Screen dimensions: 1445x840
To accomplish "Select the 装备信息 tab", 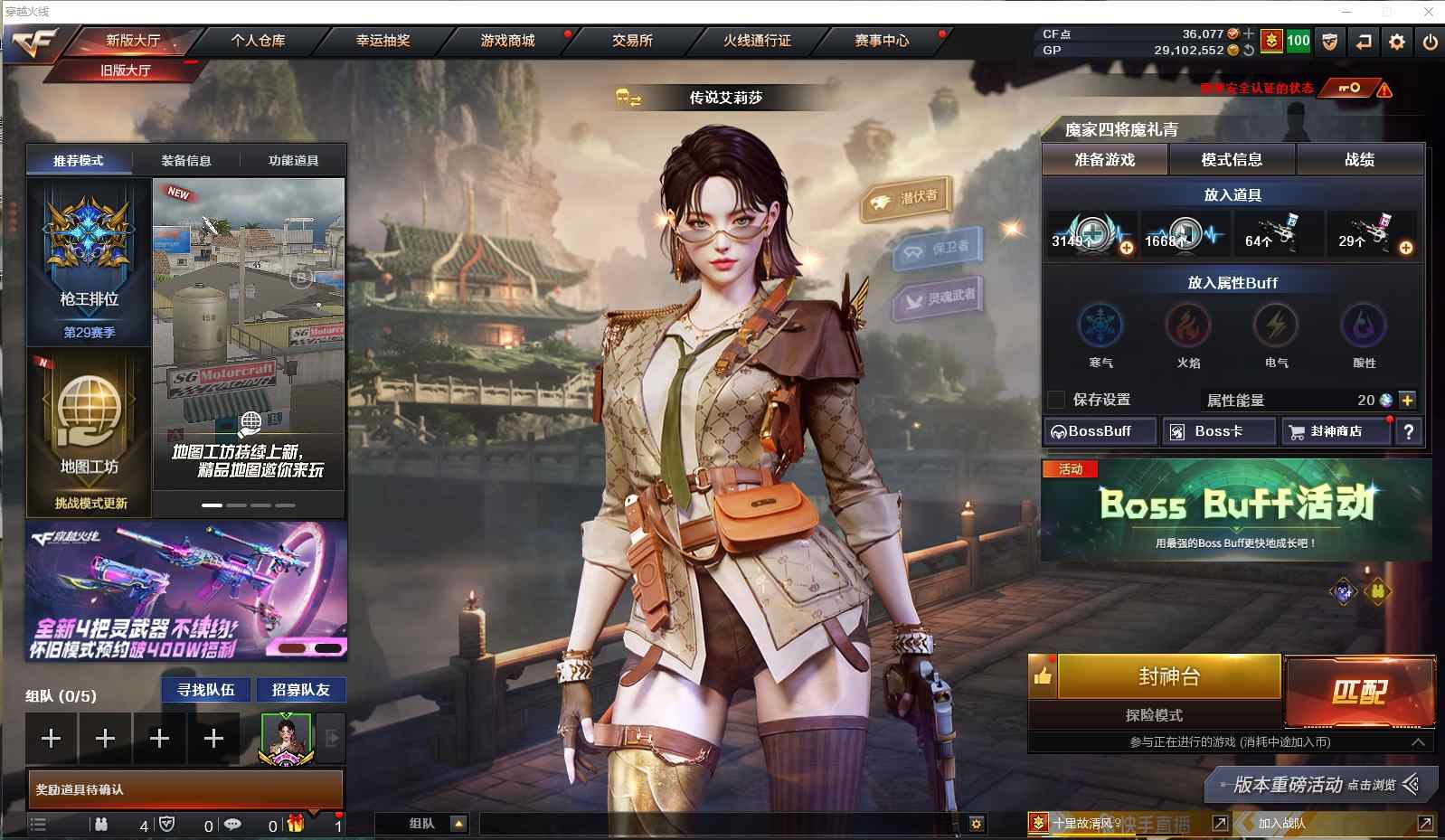I will [186, 161].
